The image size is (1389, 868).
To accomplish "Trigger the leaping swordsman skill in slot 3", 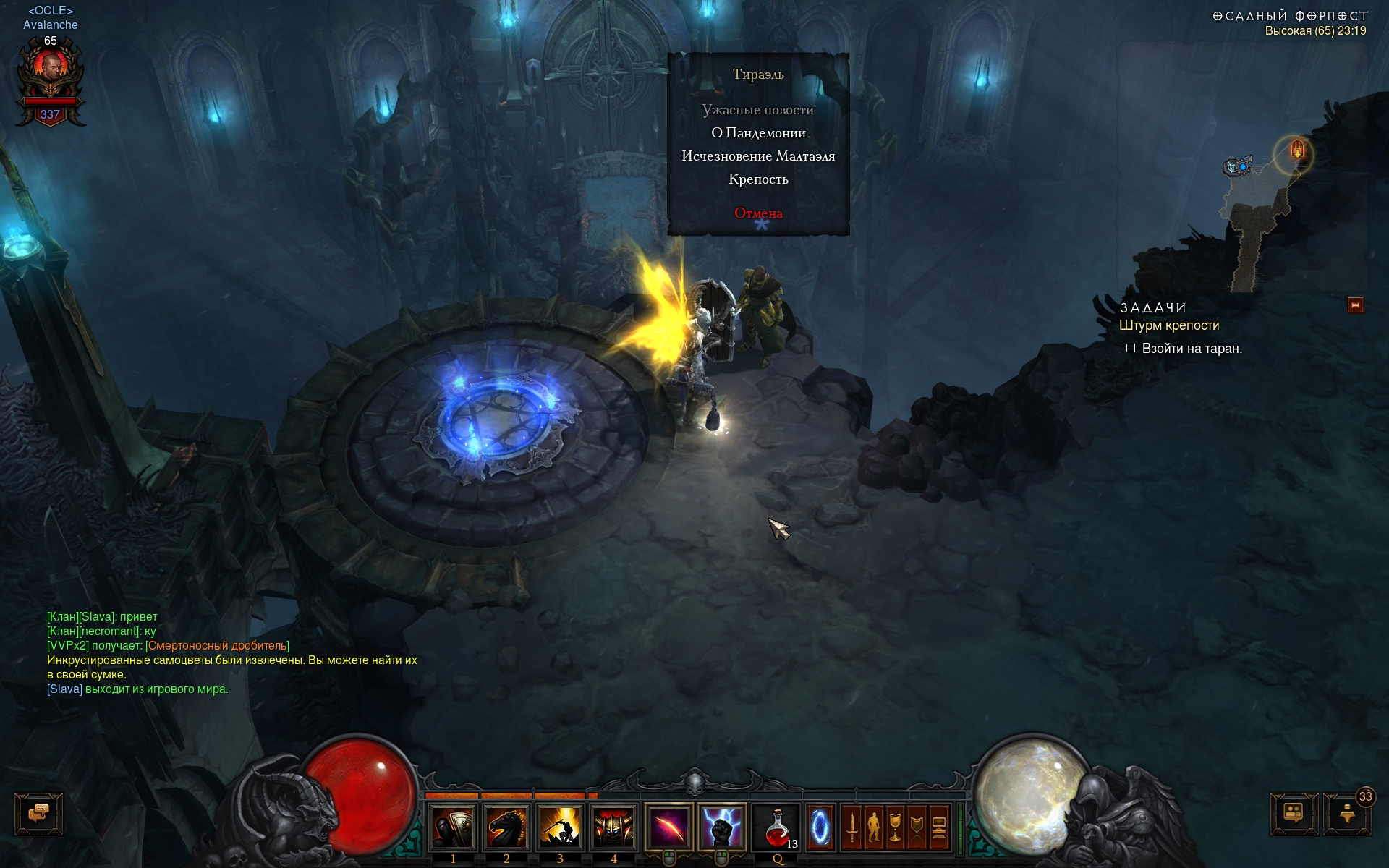I will point(560,827).
